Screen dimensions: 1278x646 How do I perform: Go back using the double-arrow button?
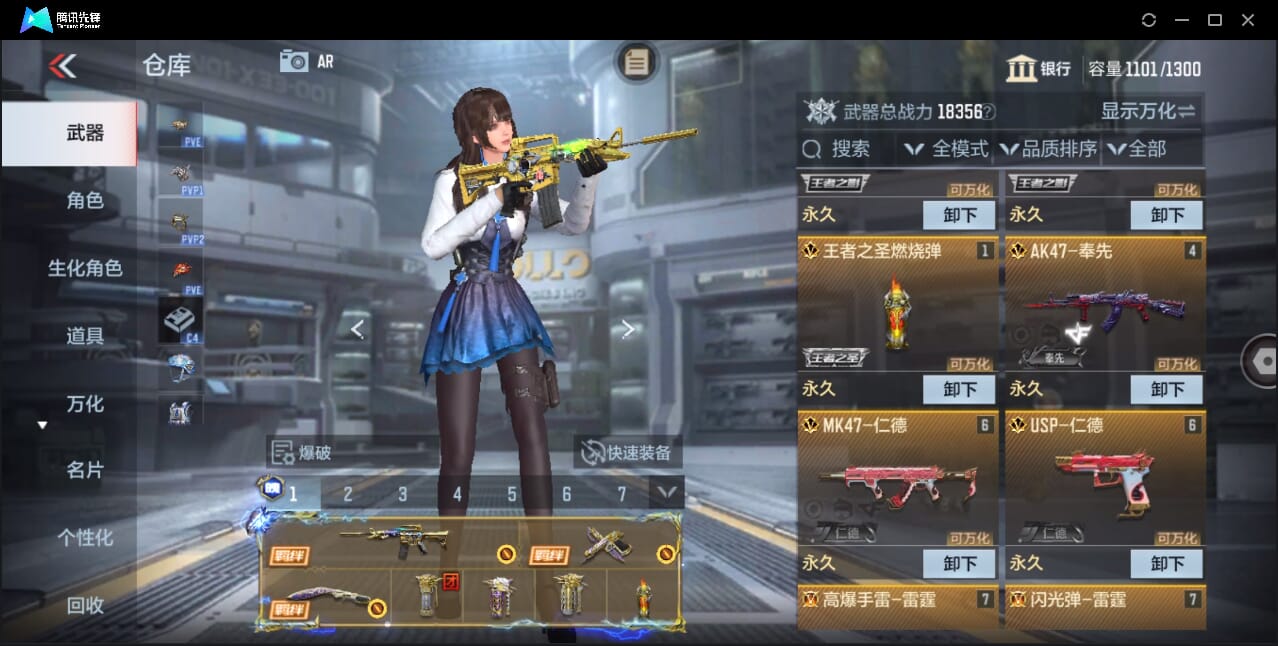point(62,66)
